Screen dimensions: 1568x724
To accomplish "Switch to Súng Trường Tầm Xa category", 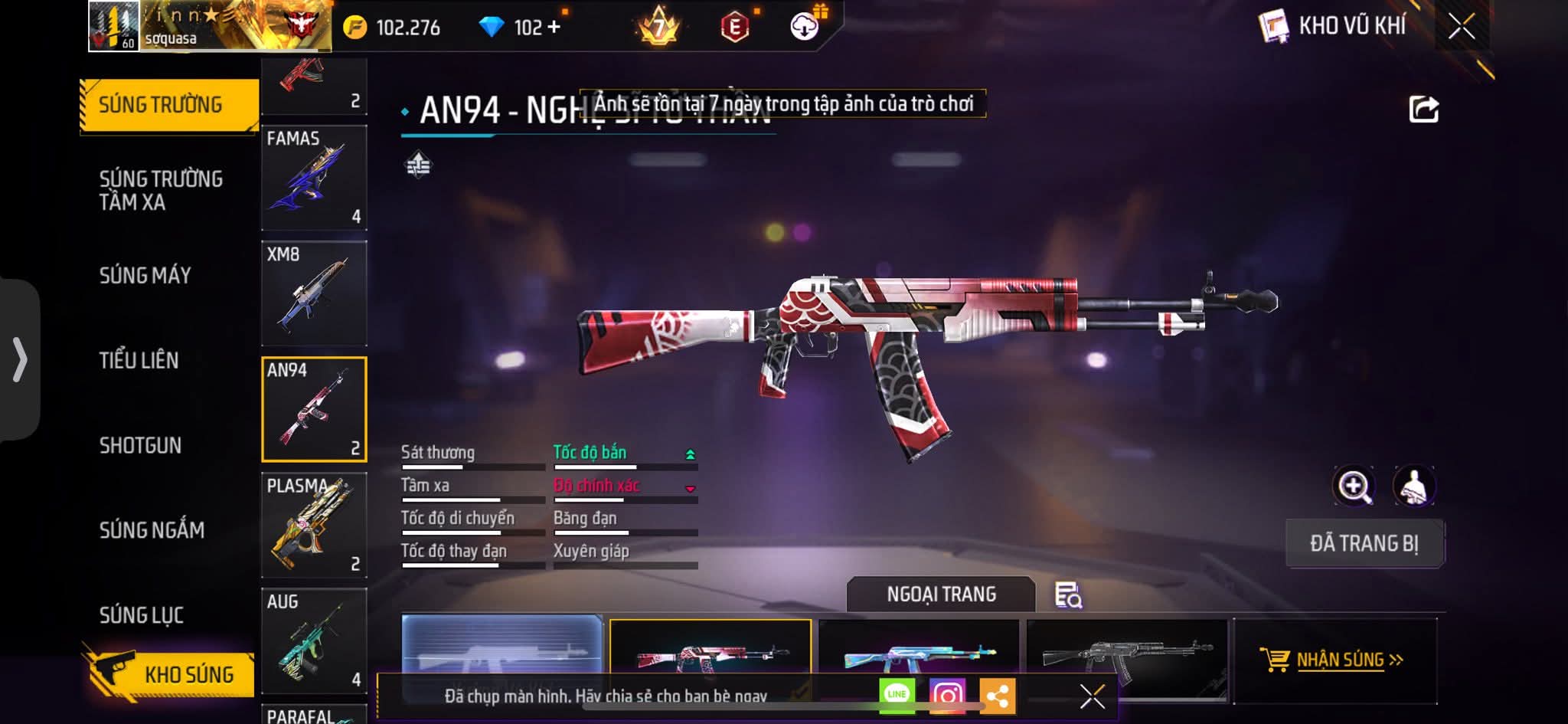I will (161, 190).
